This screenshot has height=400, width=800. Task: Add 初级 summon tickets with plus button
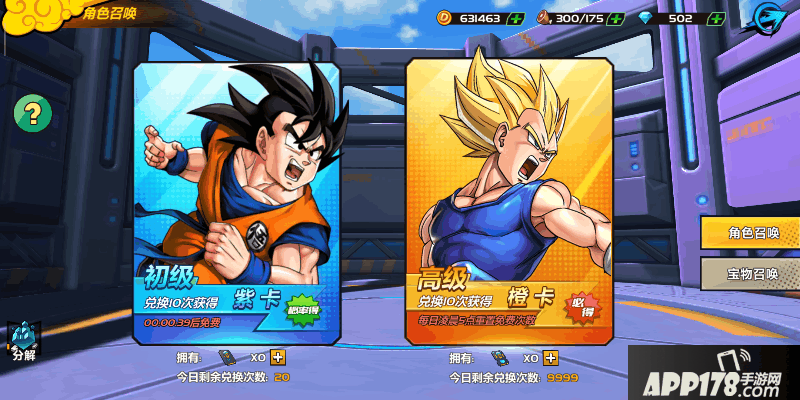(278, 357)
